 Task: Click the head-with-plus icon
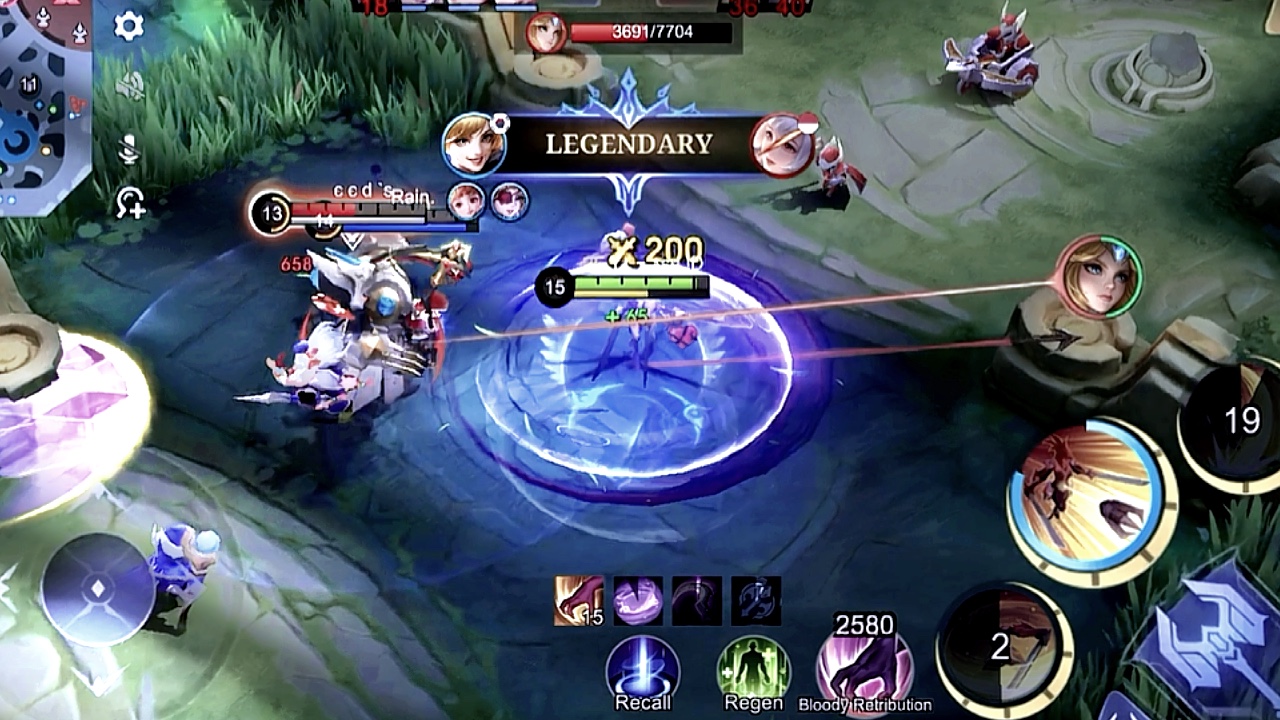pos(130,204)
